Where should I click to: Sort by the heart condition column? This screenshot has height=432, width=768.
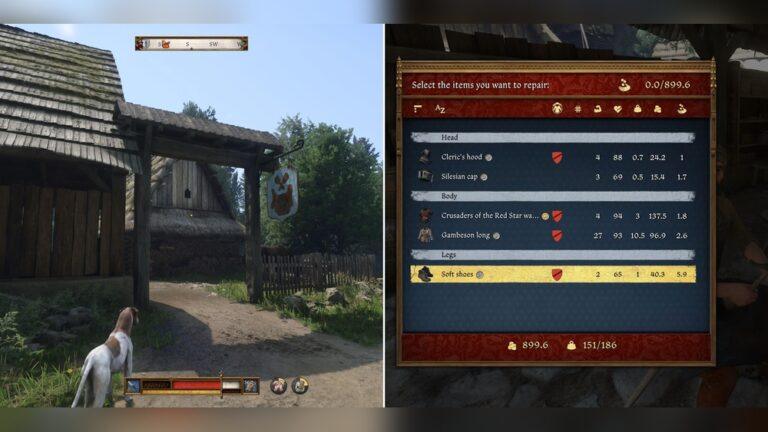(617, 108)
